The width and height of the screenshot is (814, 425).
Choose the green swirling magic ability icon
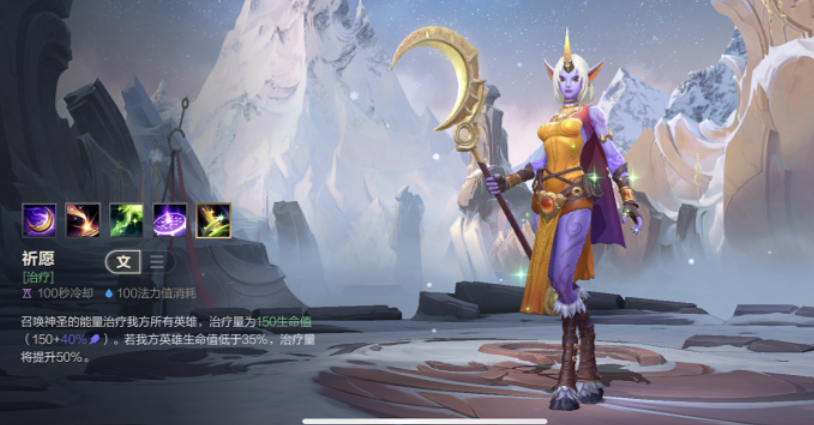coord(126,220)
